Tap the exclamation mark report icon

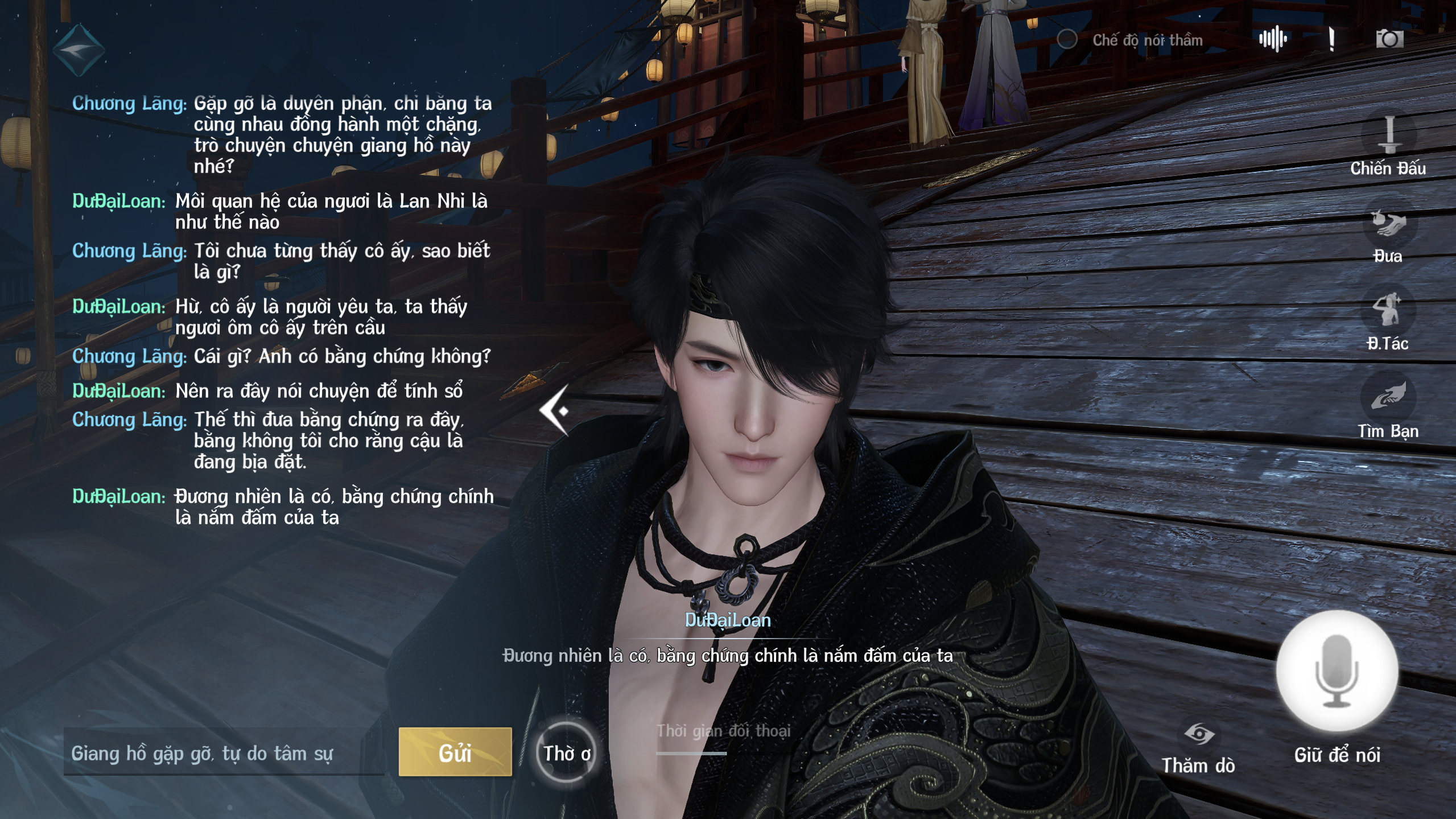tap(1331, 39)
